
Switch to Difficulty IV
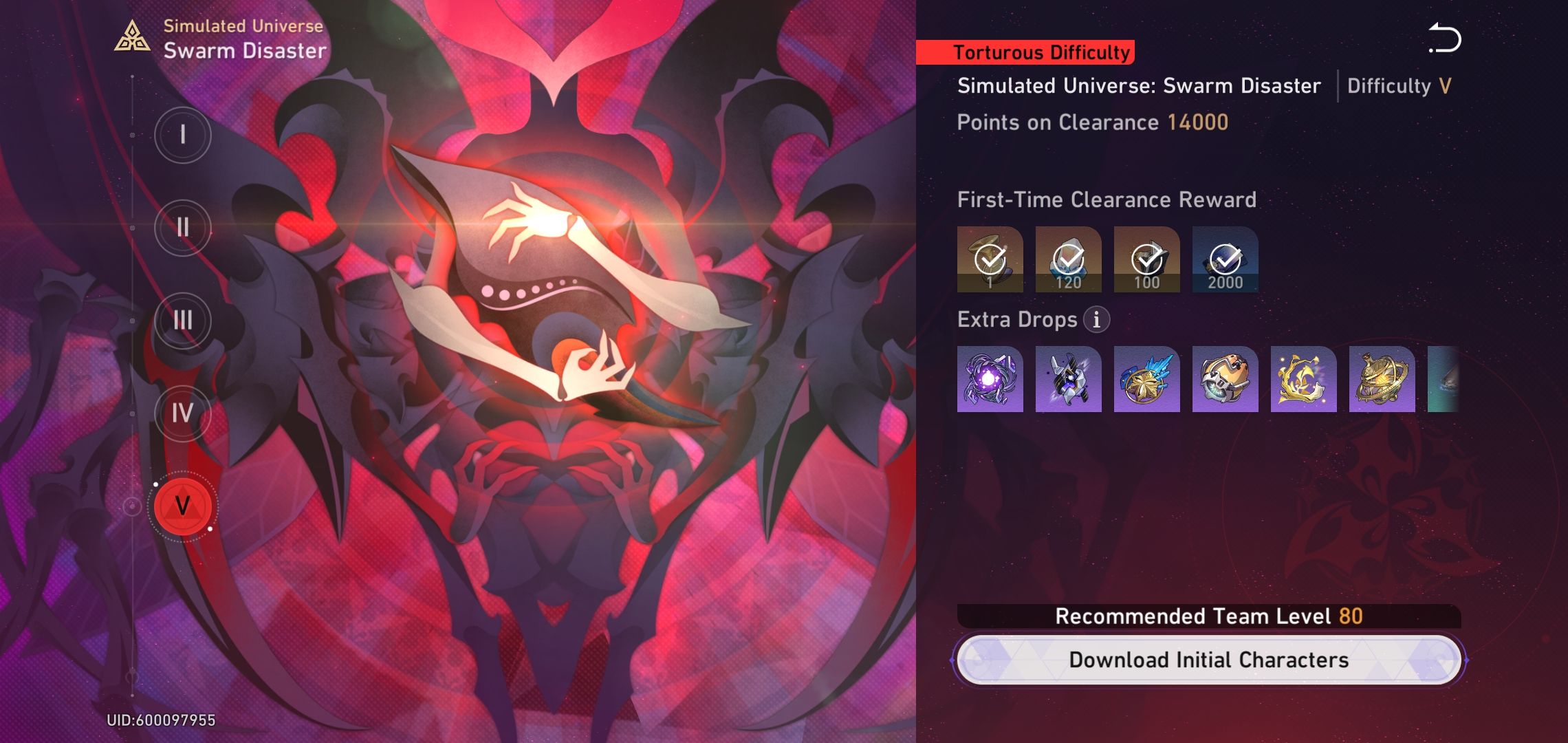182,413
